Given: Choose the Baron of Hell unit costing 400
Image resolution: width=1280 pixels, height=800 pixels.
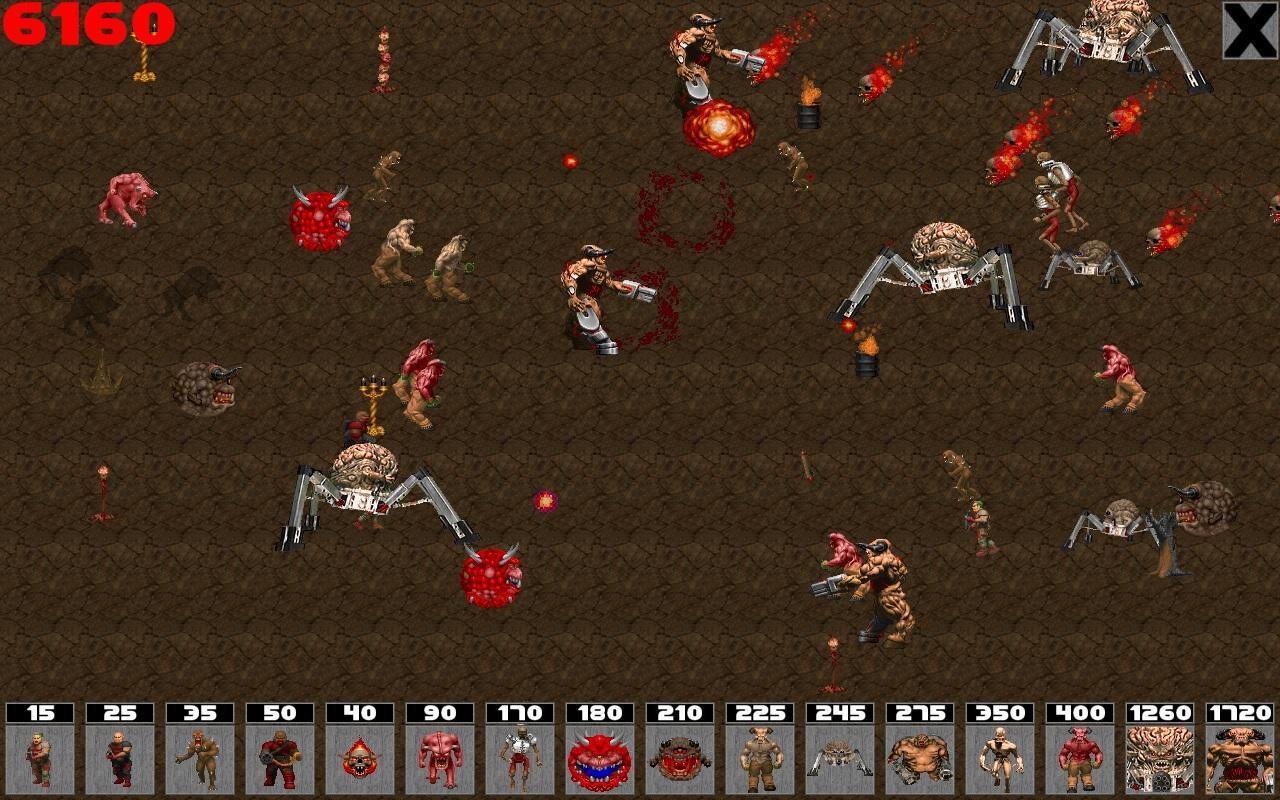Looking at the screenshot, I should click(x=1080, y=758).
